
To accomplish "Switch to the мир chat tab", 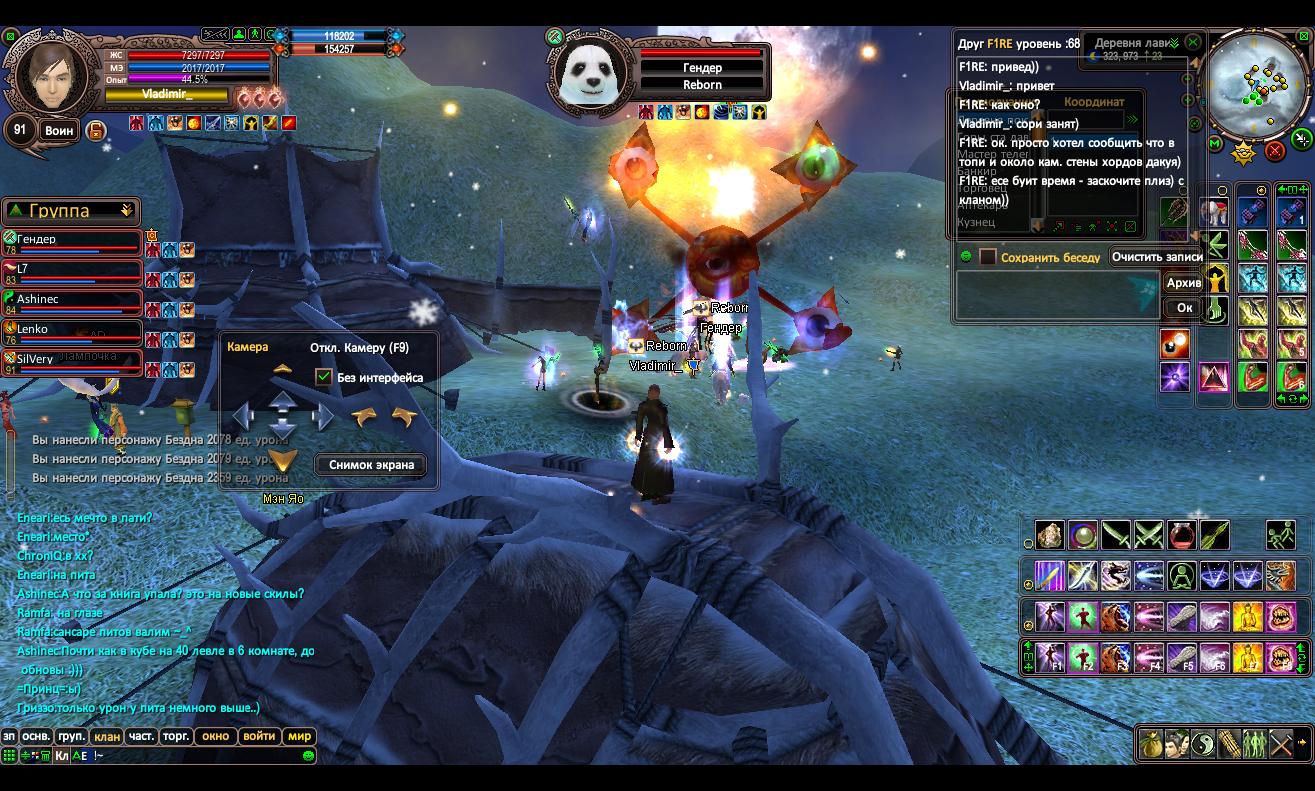I will [300, 736].
